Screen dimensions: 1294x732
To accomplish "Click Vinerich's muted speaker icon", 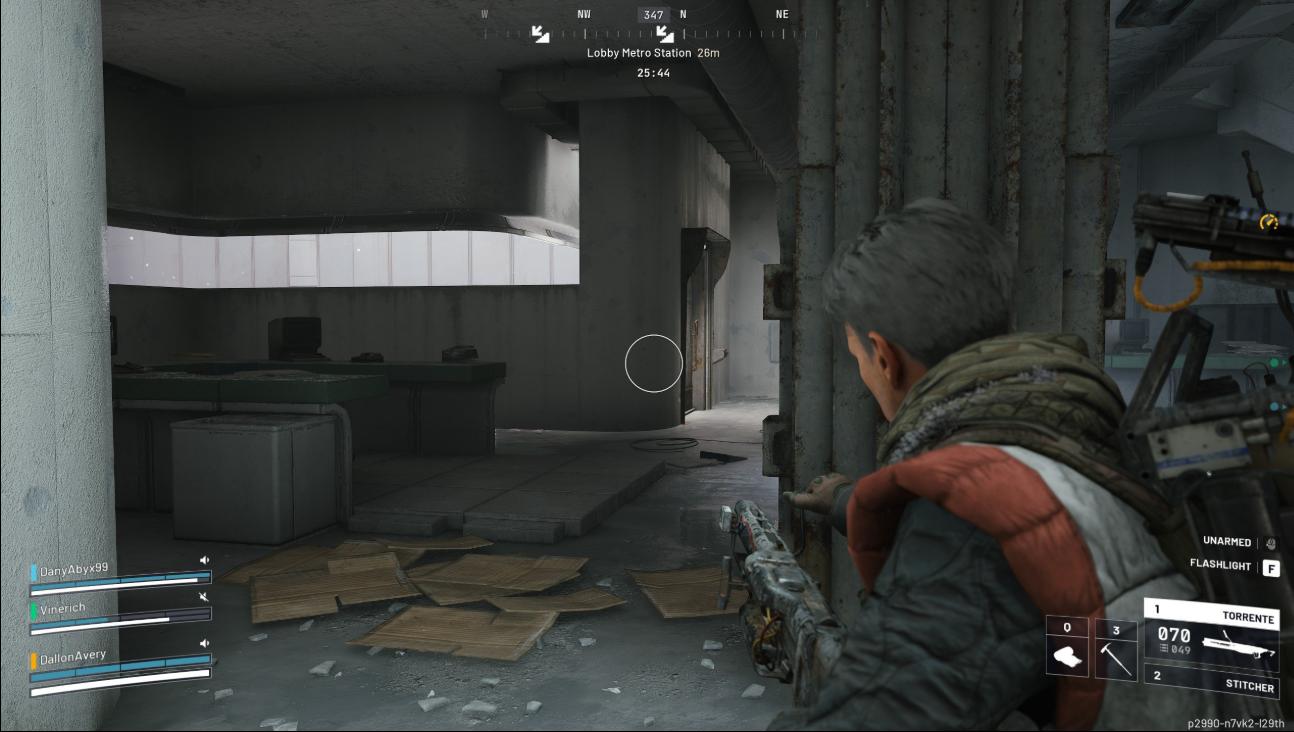I will [x=205, y=597].
